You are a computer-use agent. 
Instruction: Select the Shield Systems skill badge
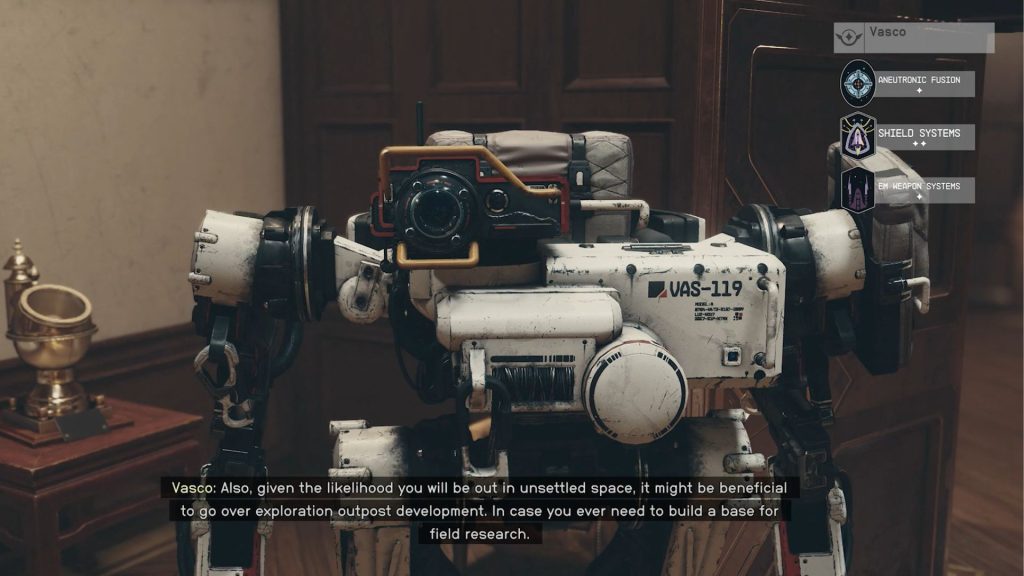click(x=857, y=137)
